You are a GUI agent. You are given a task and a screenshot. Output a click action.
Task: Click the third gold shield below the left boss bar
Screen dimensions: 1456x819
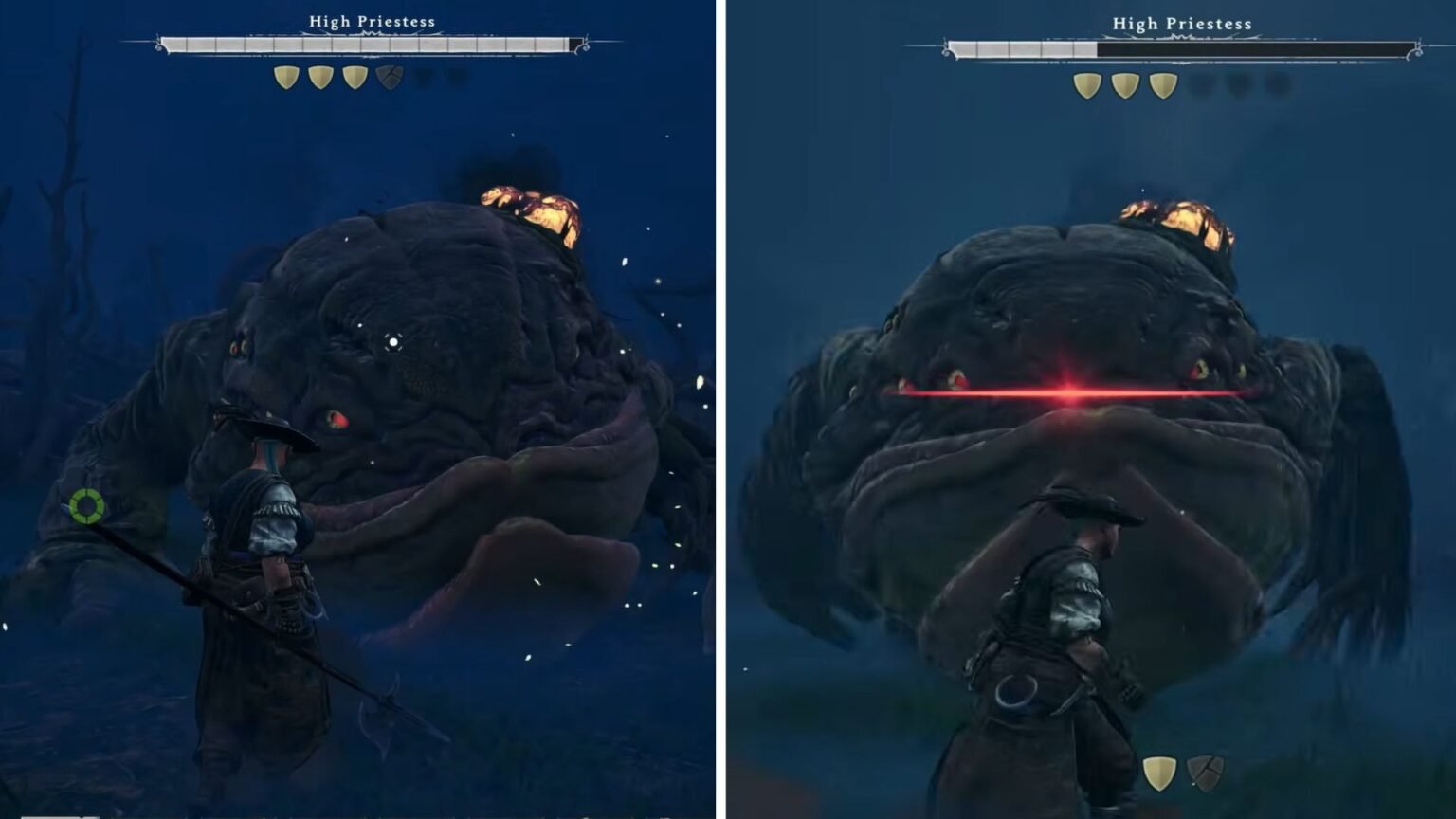[x=355, y=76]
